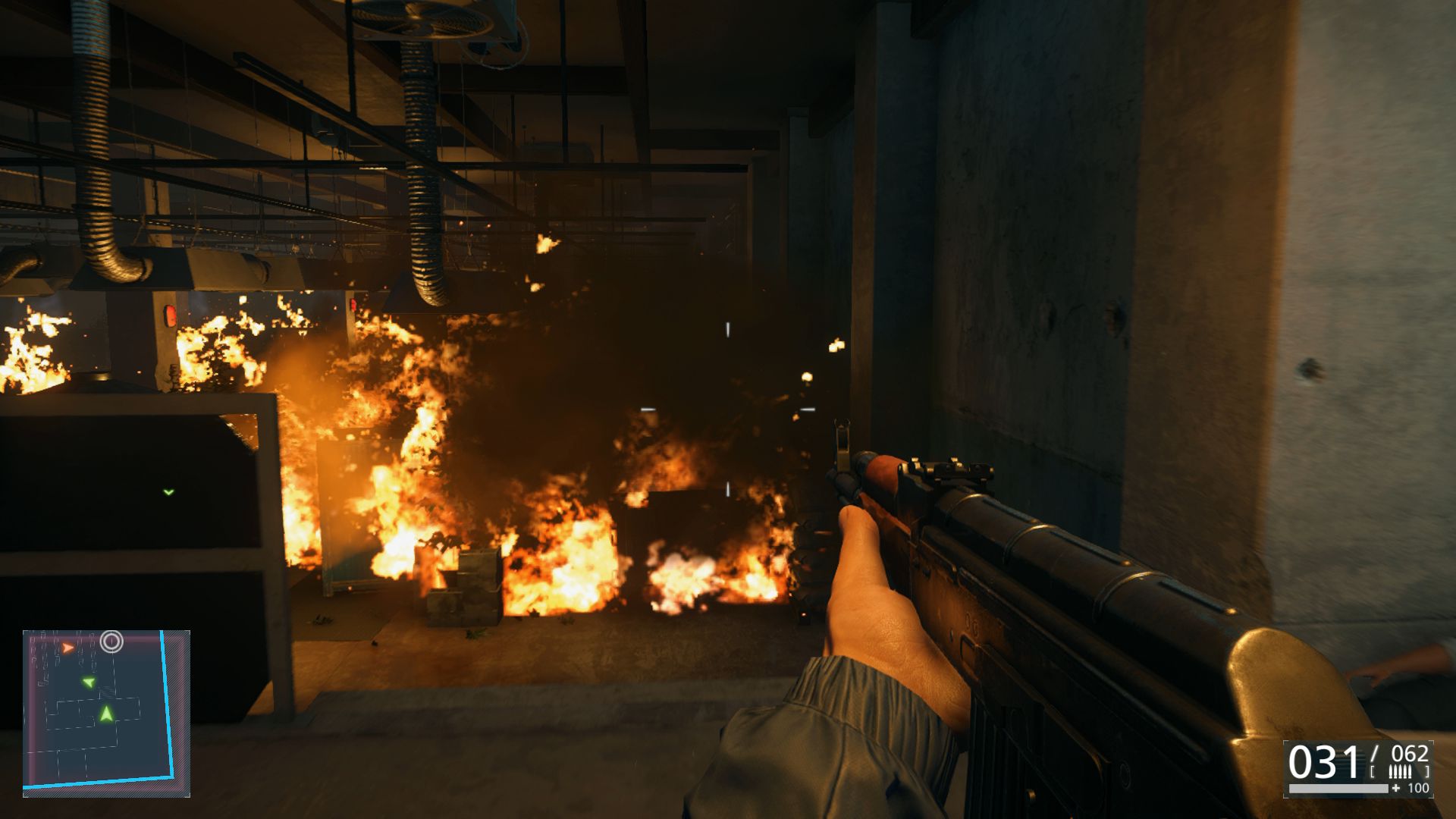The image size is (1456, 819).
Task: Select the small green teammate arrow on minimap
Action: [89, 682]
